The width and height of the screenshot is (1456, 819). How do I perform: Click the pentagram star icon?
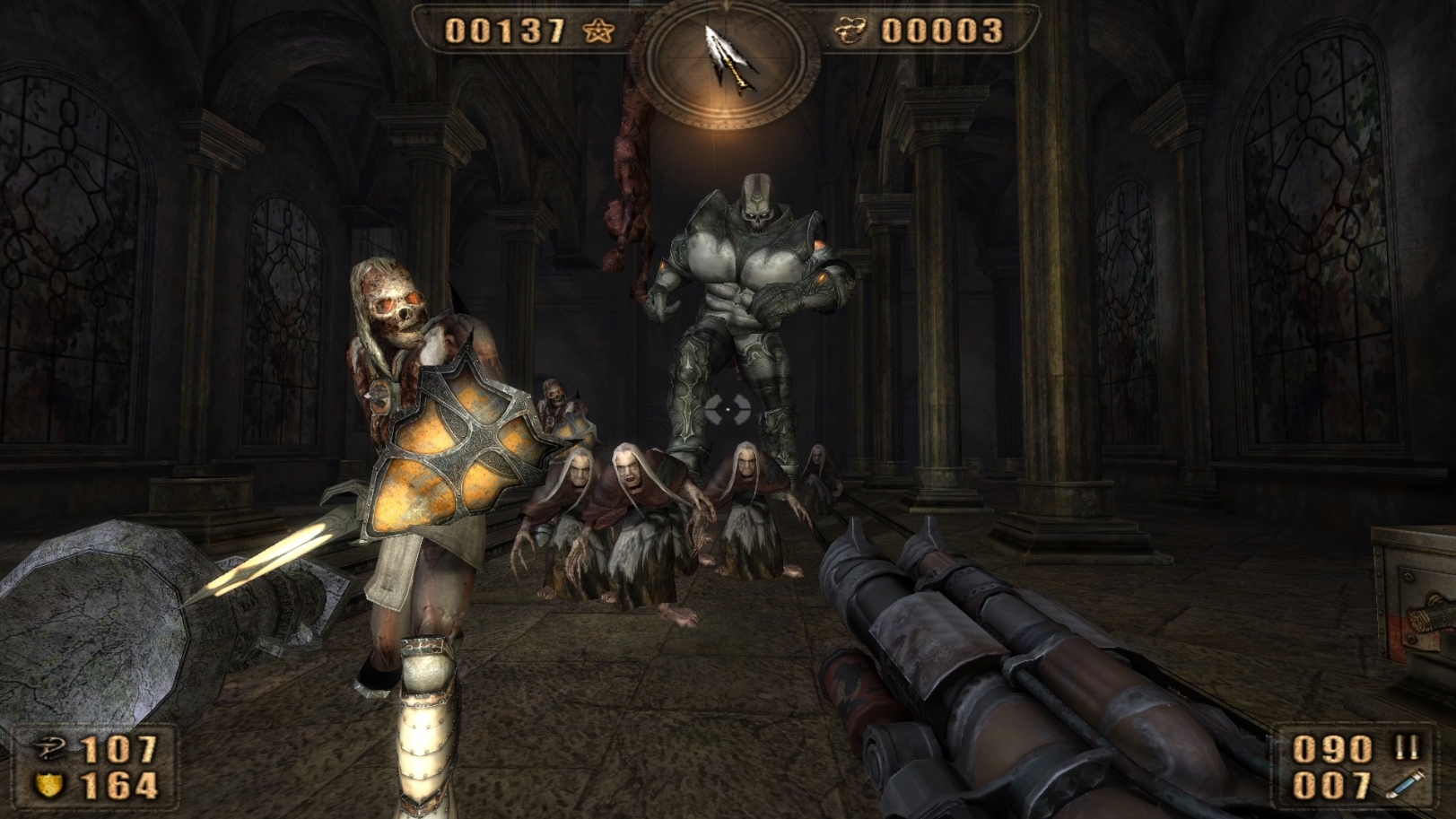pyautogui.click(x=598, y=31)
